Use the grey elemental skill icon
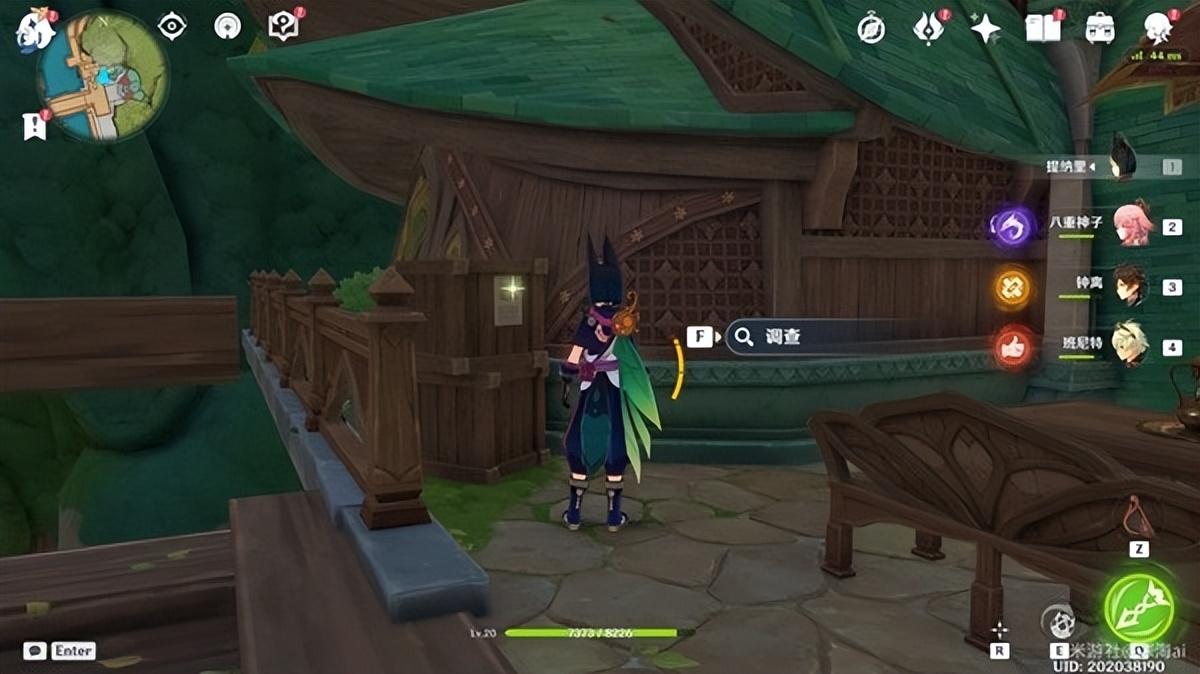Screen dimensions: 1200x674 coord(1058,622)
